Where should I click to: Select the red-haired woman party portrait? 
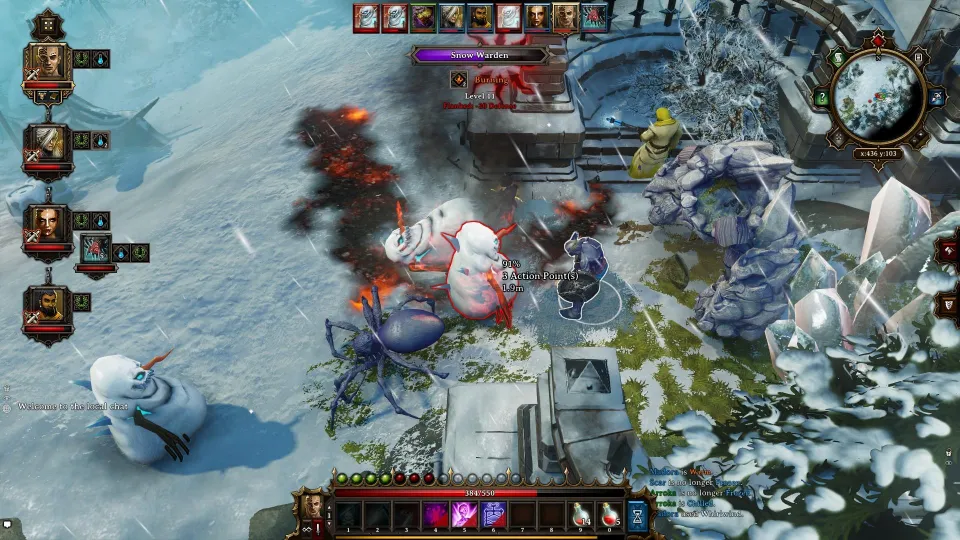[47, 224]
